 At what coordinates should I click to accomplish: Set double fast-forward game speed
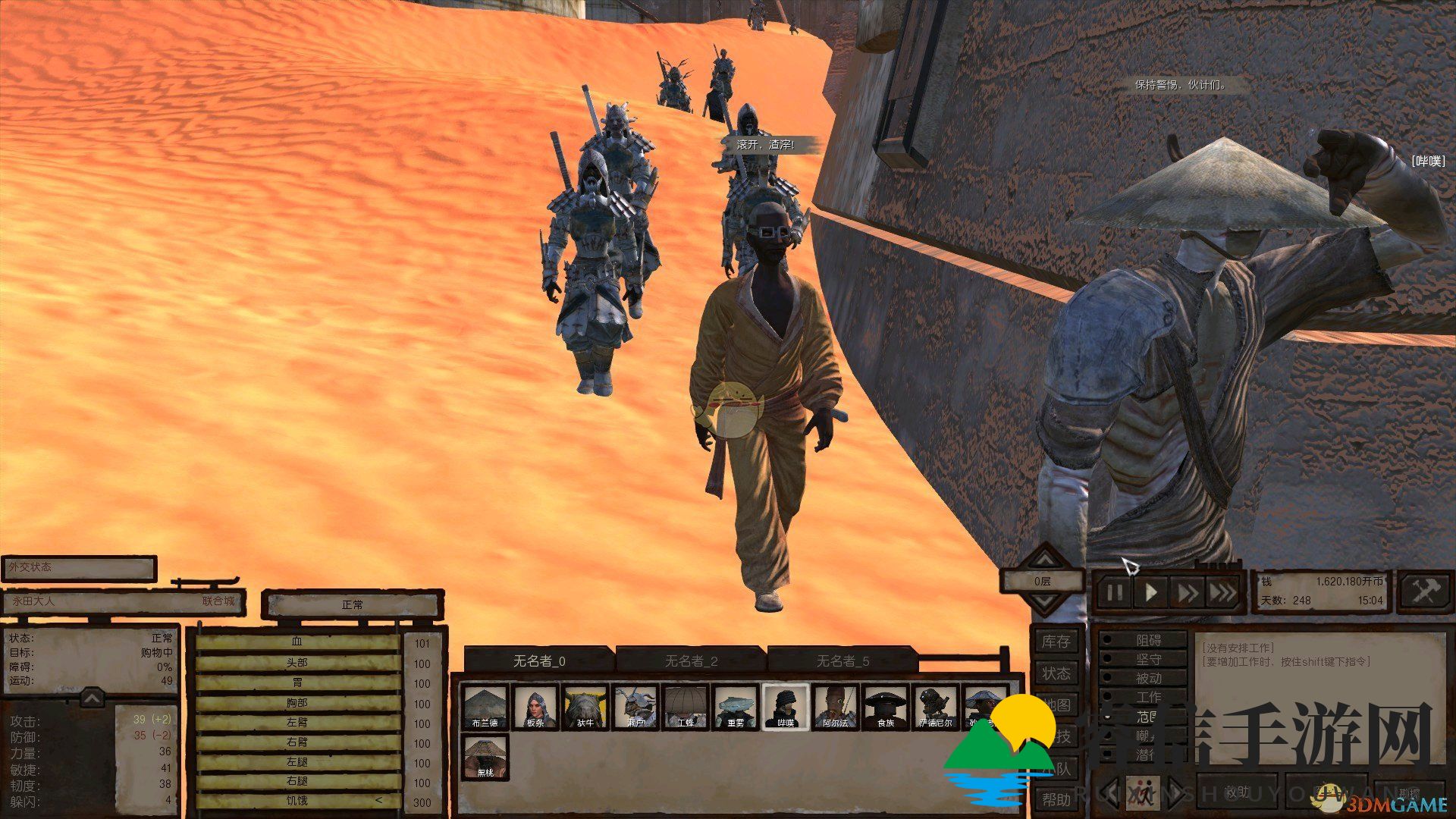1186,592
